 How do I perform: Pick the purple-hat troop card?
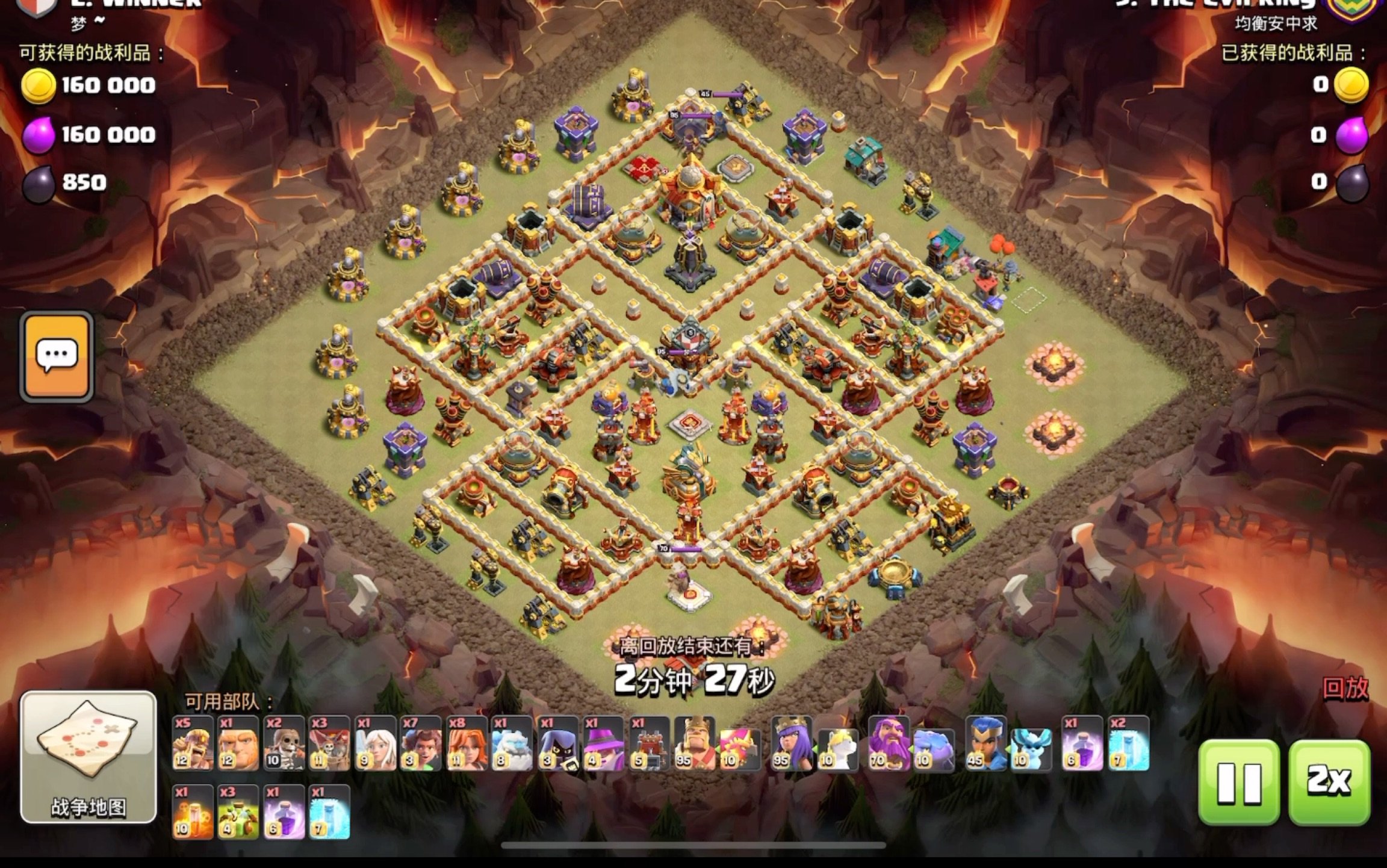pyautogui.click(x=603, y=743)
